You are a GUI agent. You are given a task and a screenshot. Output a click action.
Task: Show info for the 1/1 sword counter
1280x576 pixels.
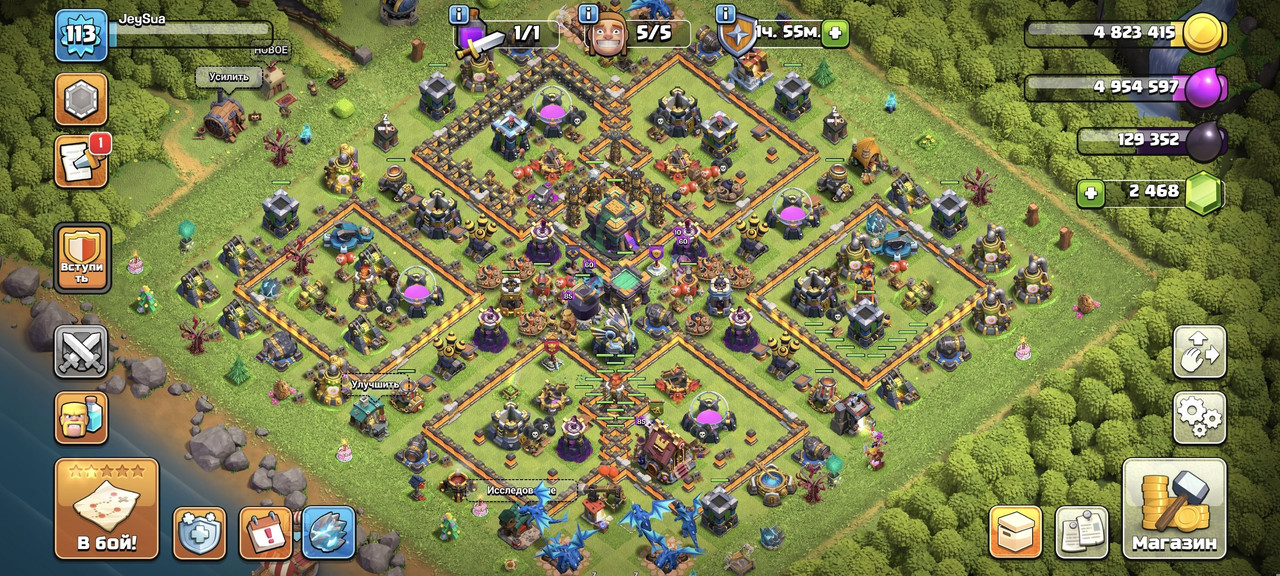click(460, 15)
